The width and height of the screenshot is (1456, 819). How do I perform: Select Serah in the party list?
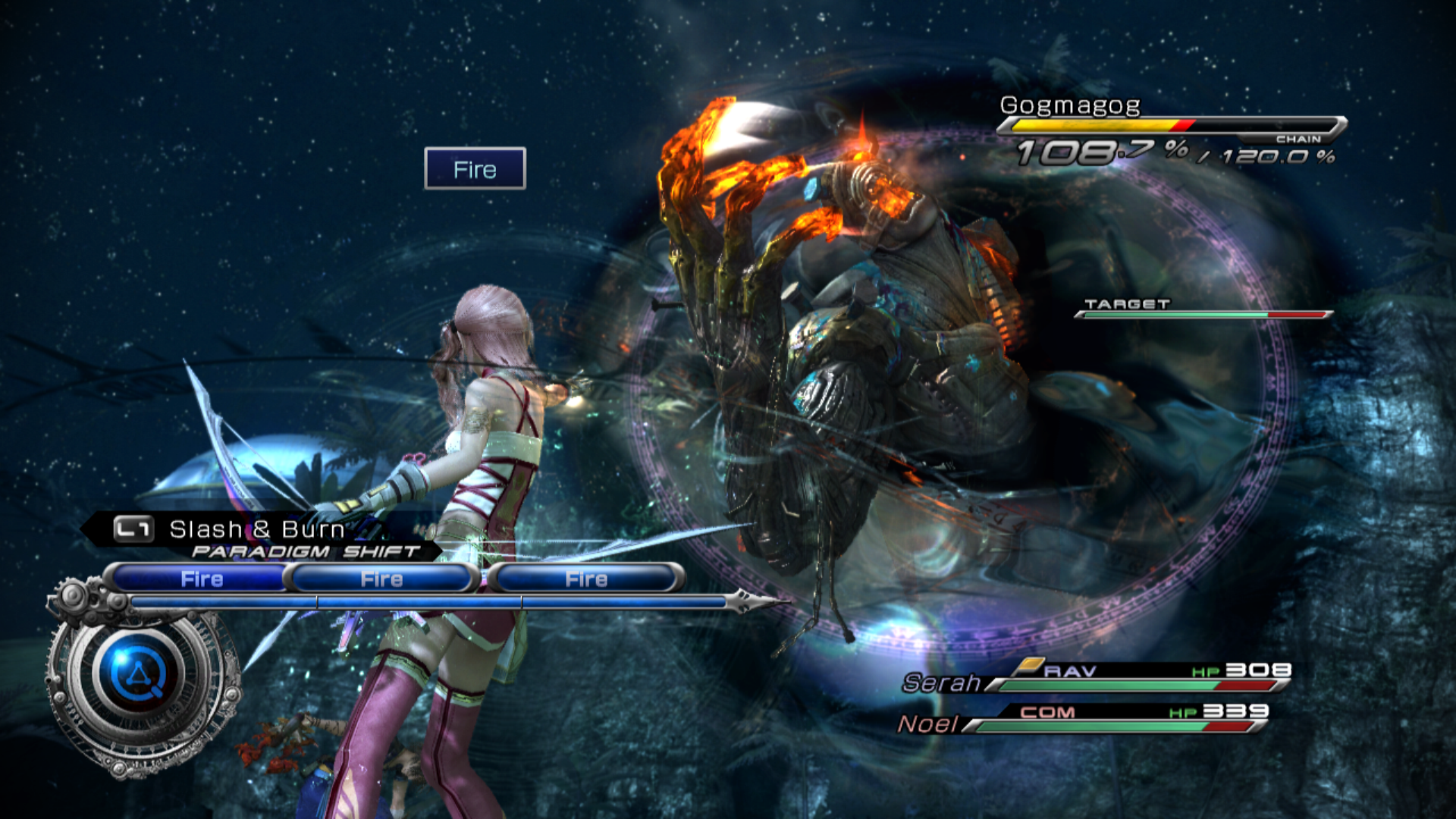[x=942, y=682]
